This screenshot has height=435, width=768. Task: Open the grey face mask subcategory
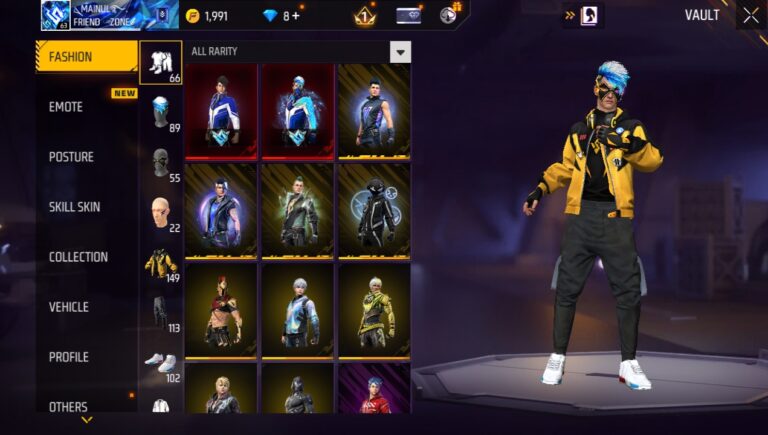click(160, 163)
